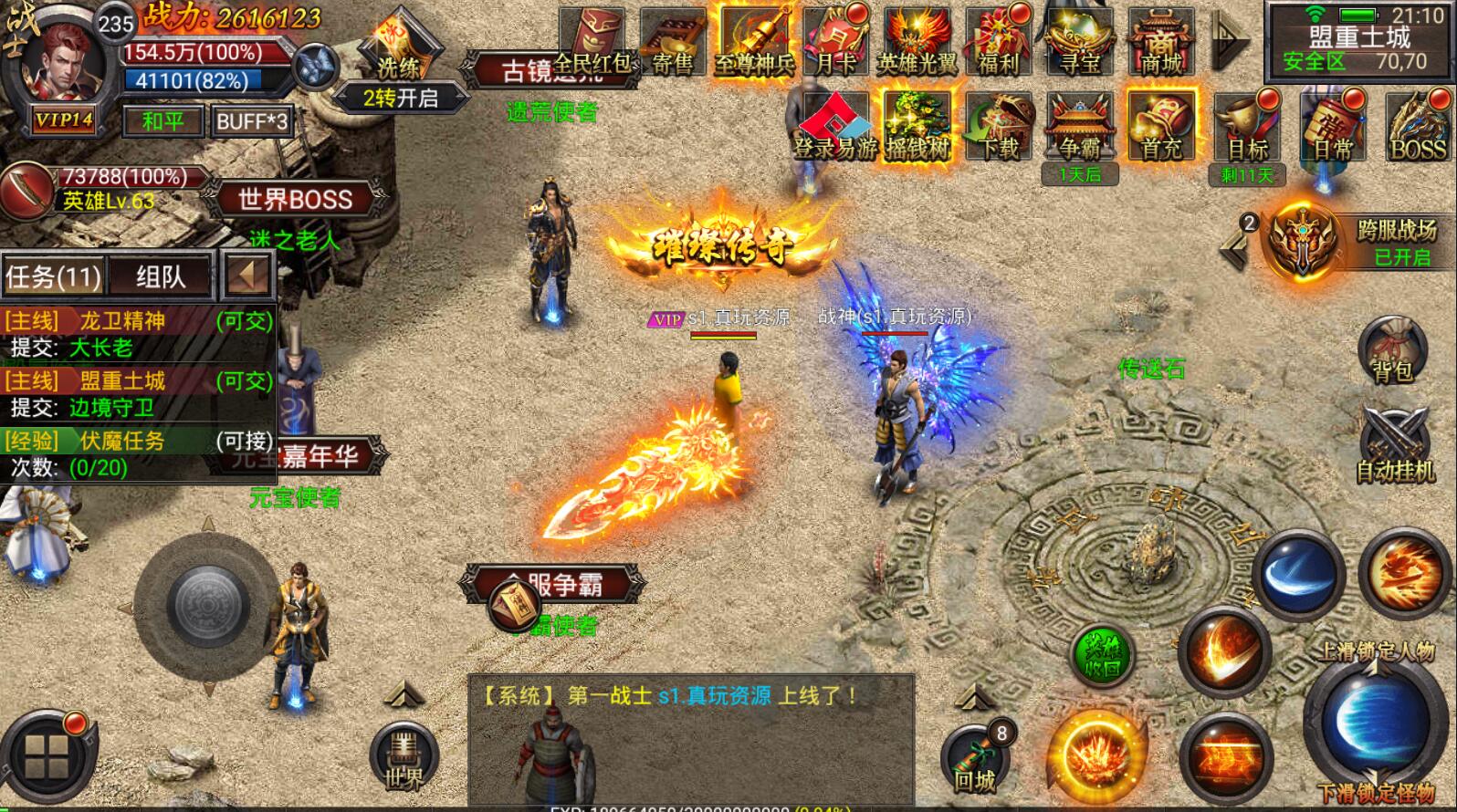Toggle 自动挂机 auto-battle
Image resolution: width=1457 pixels, height=812 pixels.
tap(1394, 446)
